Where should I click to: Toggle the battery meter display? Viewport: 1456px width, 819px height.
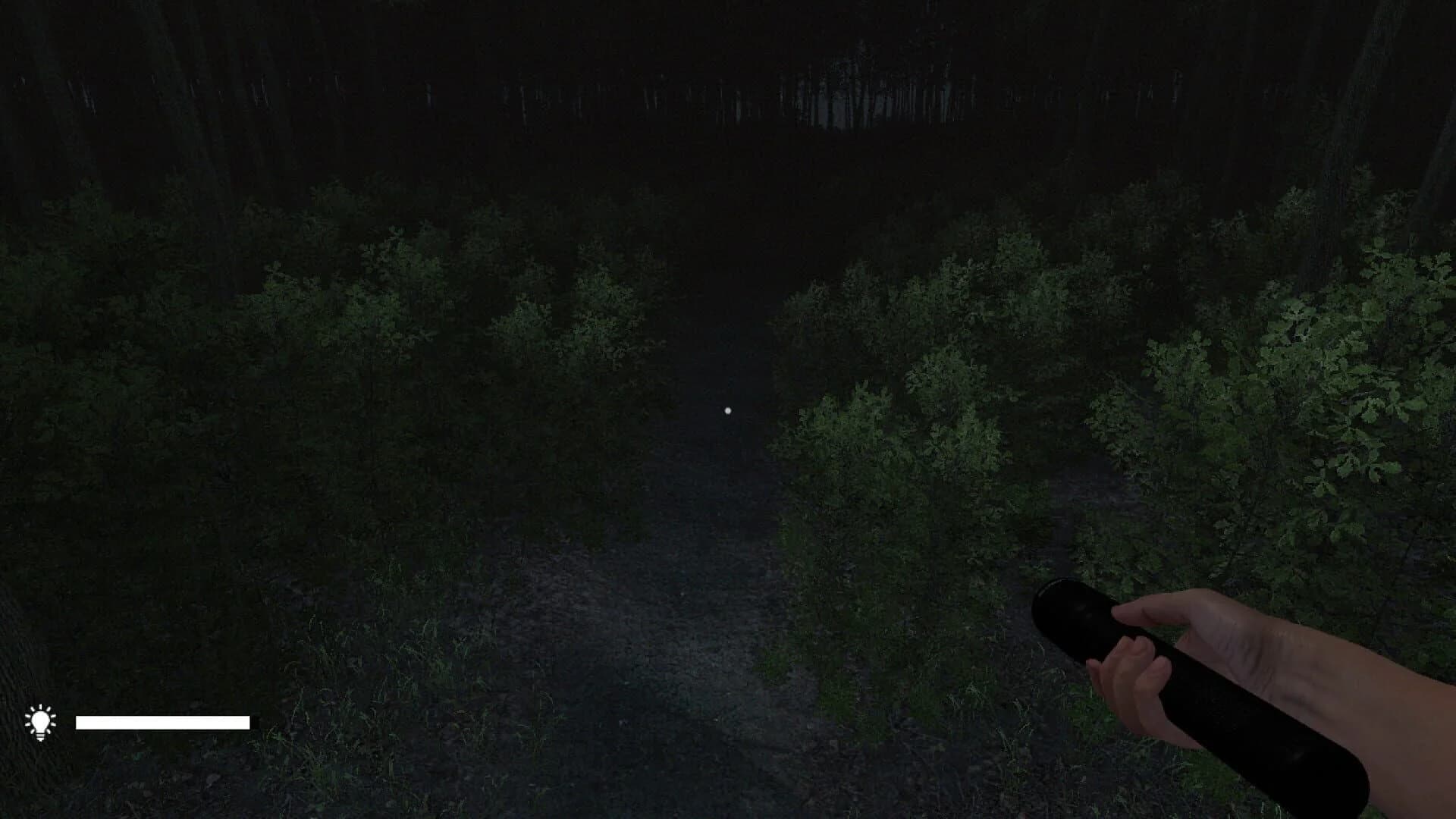(163, 722)
